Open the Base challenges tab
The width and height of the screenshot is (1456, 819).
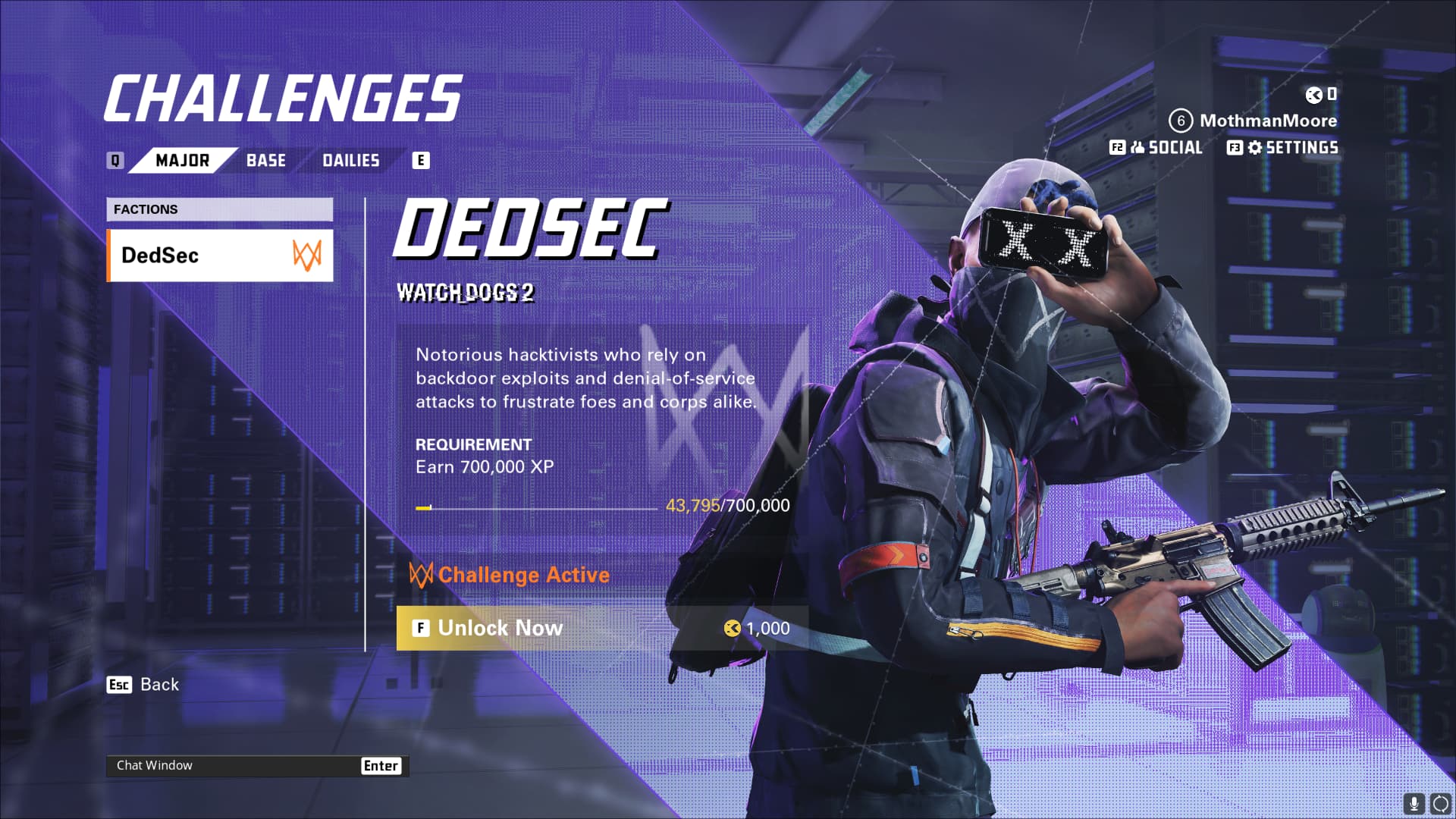pyautogui.click(x=266, y=160)
